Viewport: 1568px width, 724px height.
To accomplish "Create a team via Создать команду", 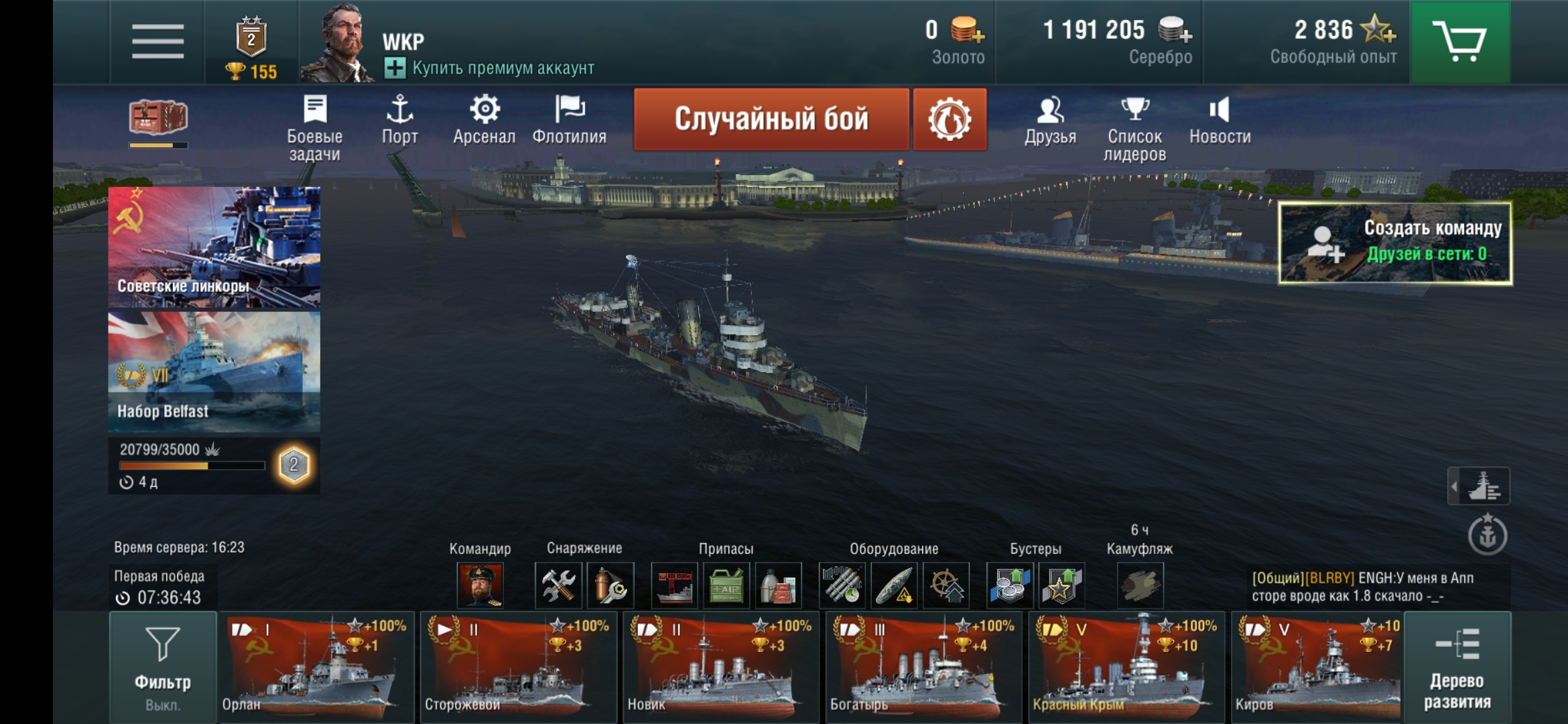I will click(x=1395, y=243).
